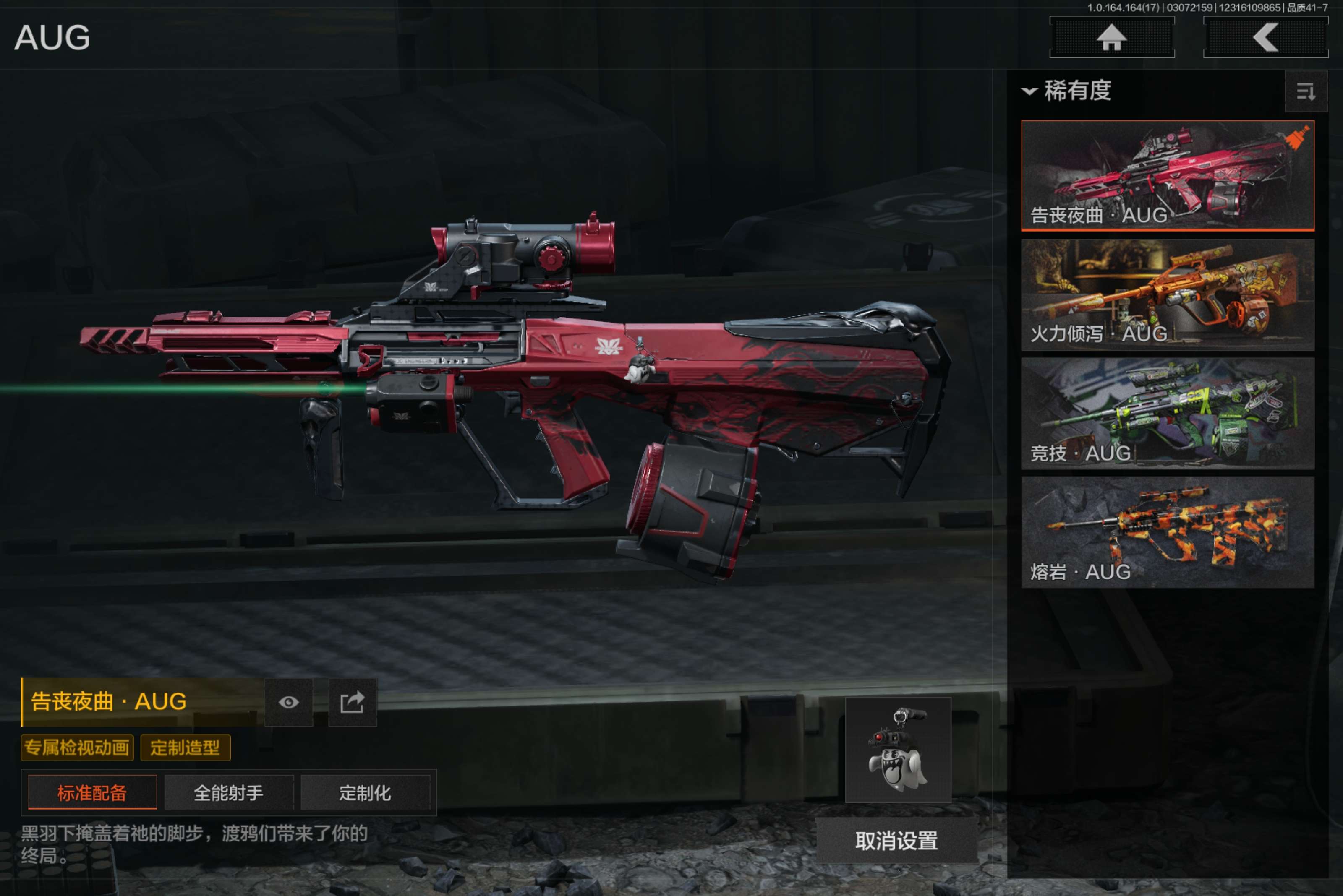
Task: Select the 熔岩 · AUG skin
Action: pyautogui.click(x=1167, y=532)
